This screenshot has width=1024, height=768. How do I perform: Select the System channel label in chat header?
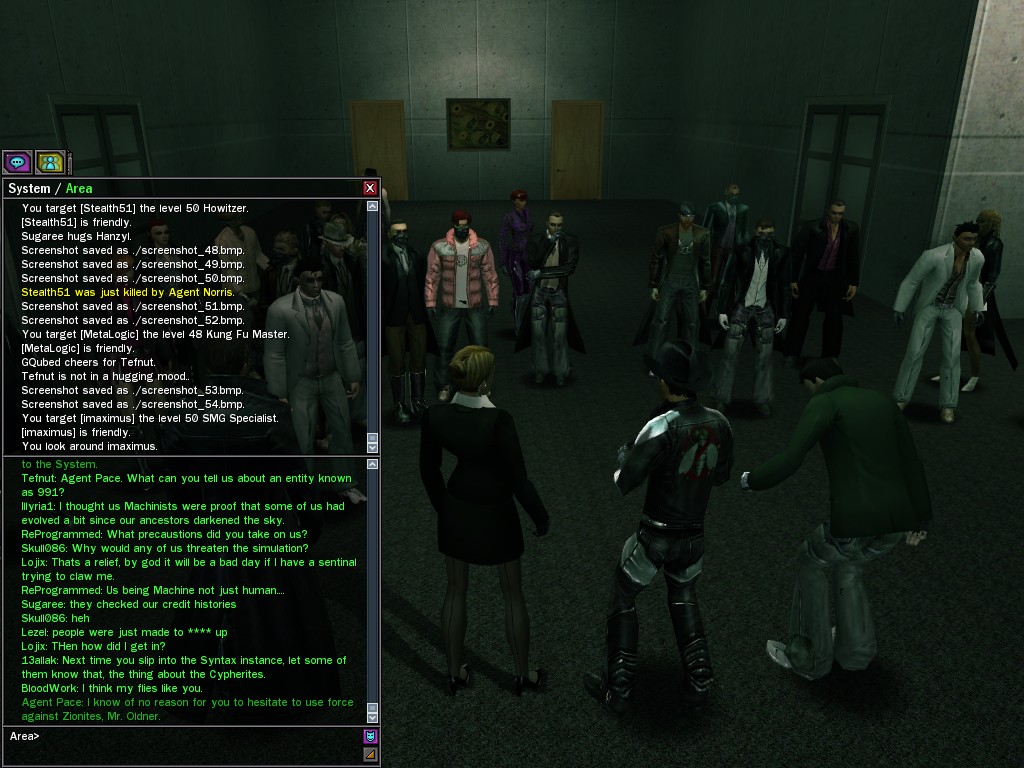[x=28, y=189]
